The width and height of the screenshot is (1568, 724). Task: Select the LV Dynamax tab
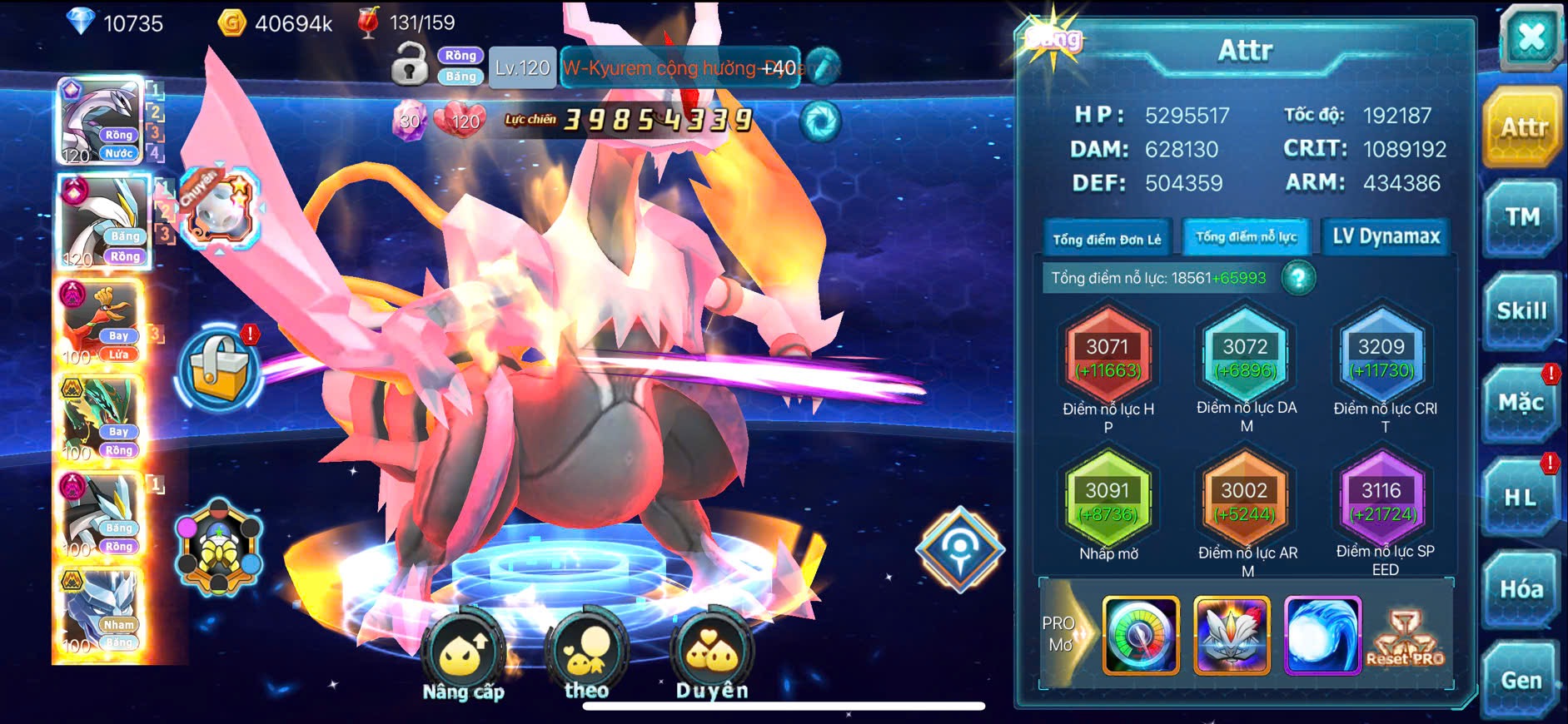[1386, 237]
